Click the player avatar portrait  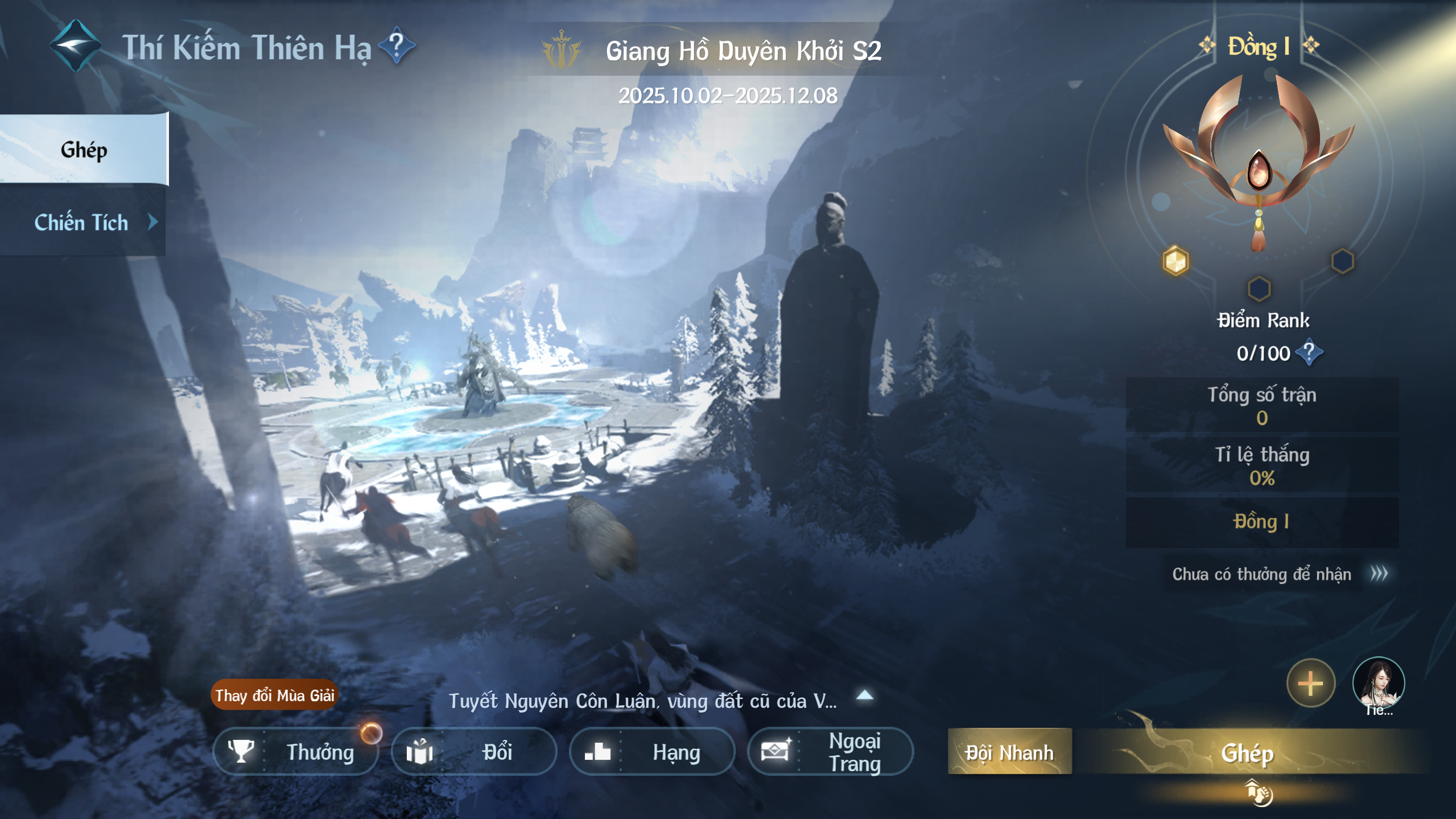click(1378, 683)
